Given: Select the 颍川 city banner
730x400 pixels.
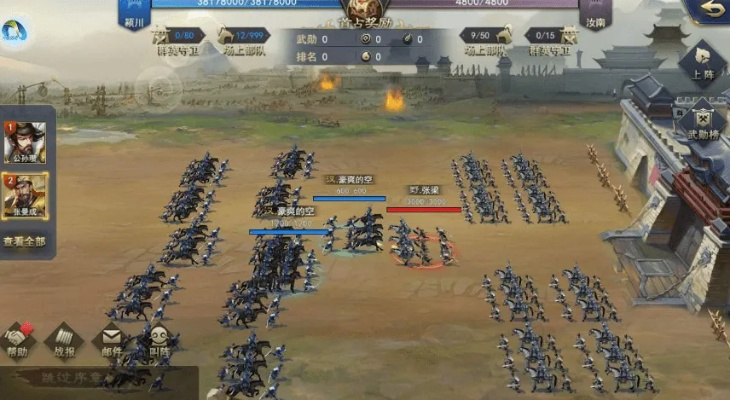Looking at the screenshot, I should coord(133,14).
